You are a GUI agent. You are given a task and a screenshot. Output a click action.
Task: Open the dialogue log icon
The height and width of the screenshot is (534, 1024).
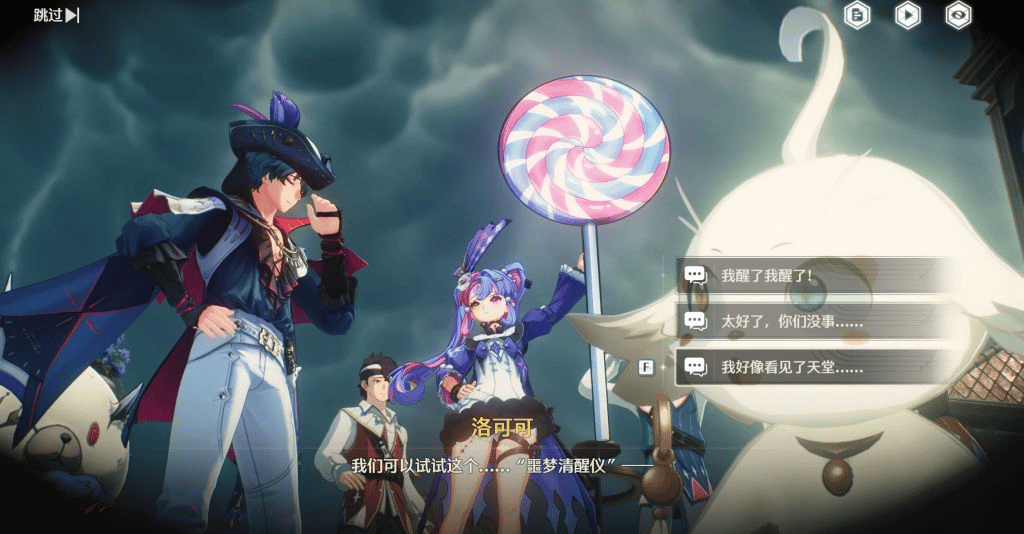click(x=857, y=15)
